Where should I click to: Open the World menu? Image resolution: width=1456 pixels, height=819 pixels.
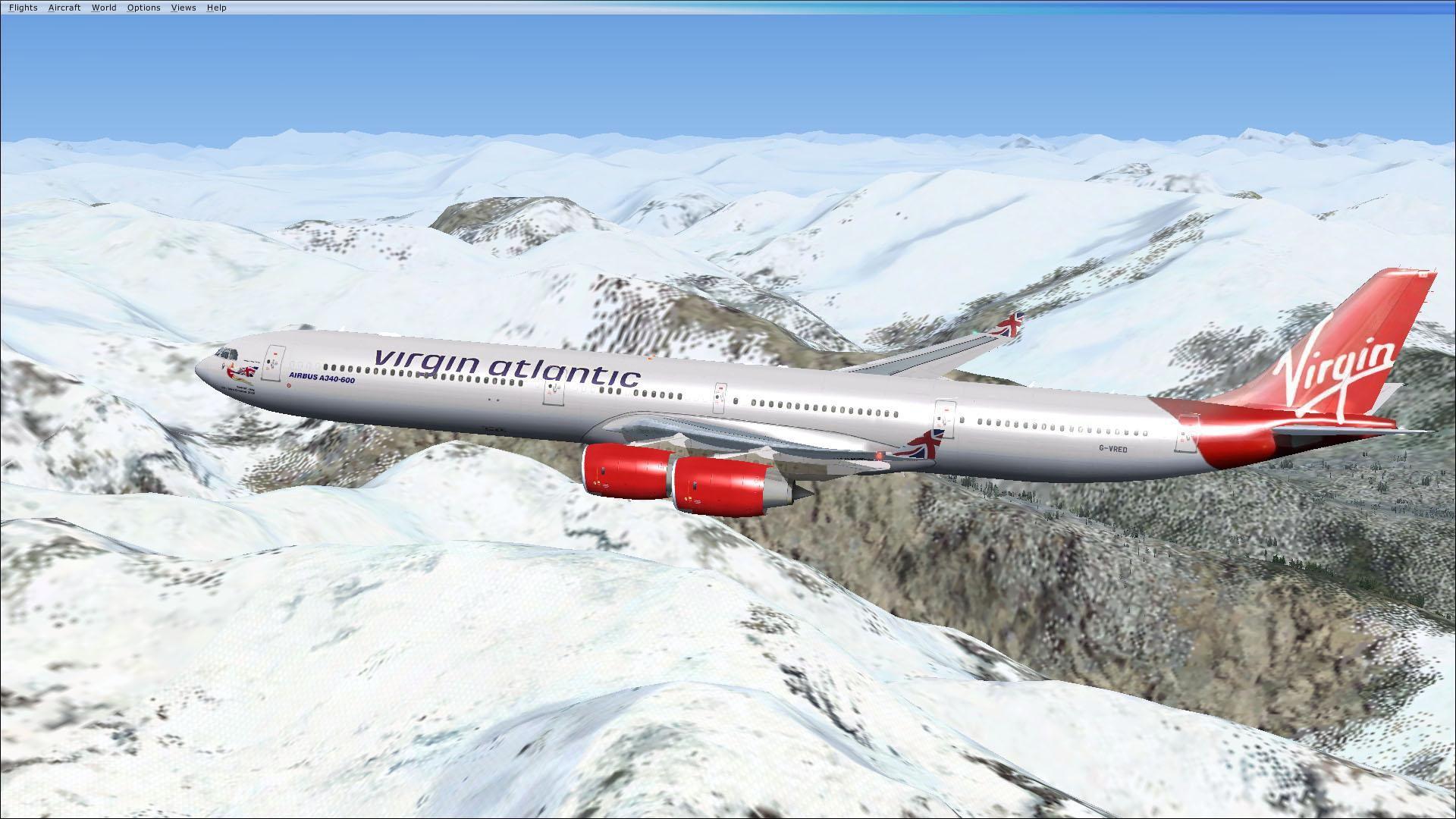(104, 7)
